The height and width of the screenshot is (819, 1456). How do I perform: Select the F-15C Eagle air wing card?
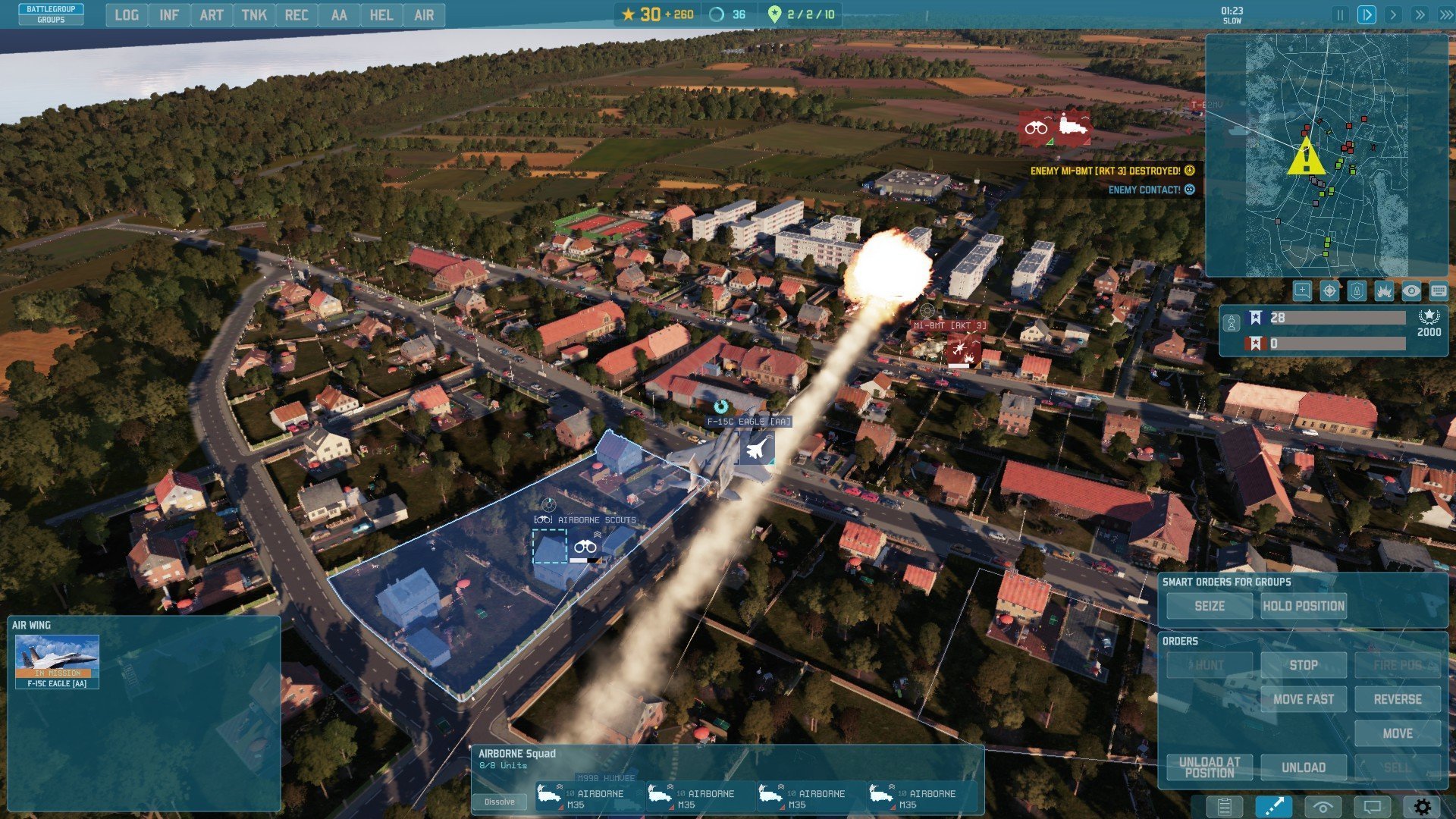tap(57, 661)
